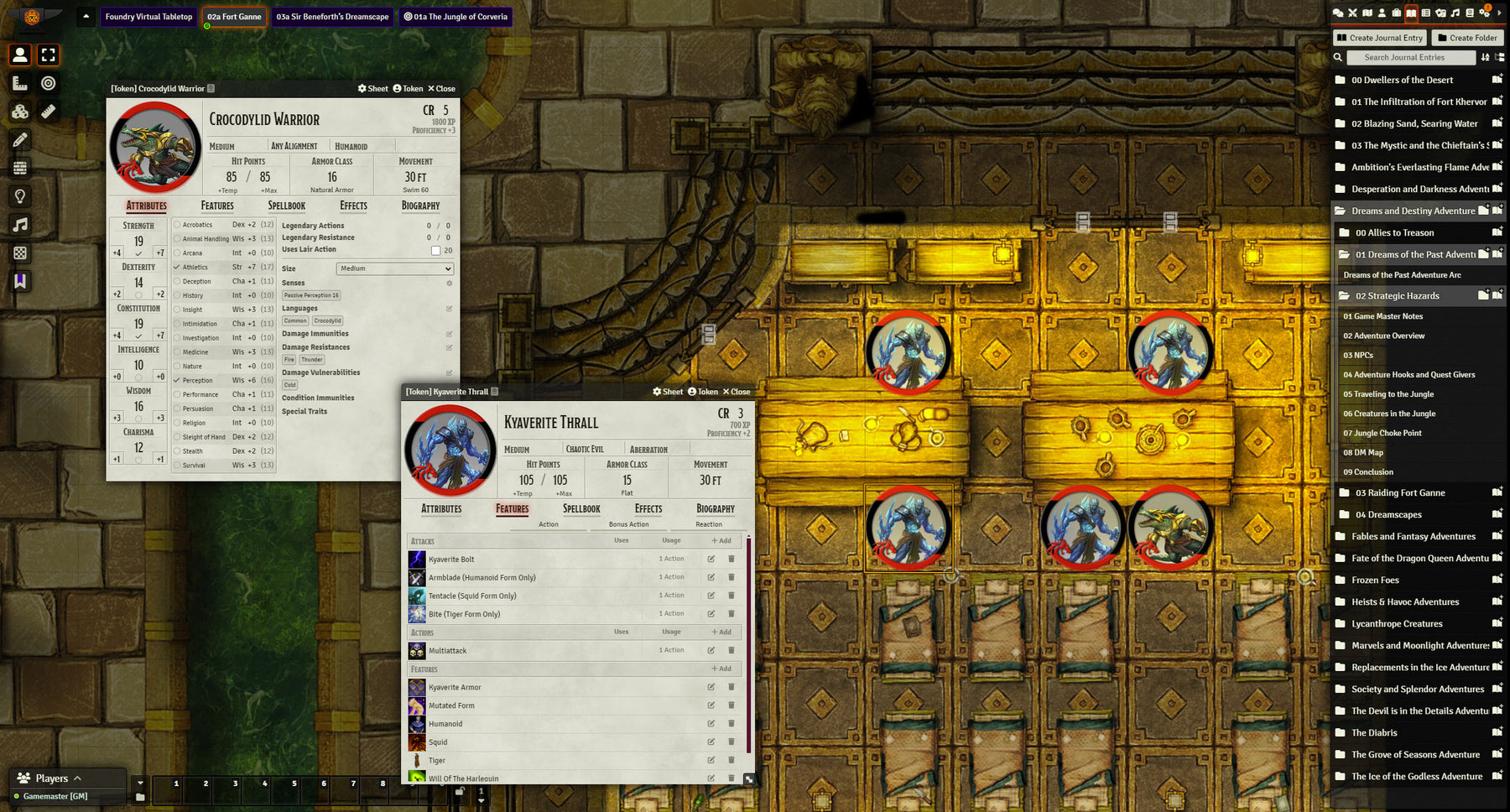Click the Create Folder button
1510x812 pixels.
pyautogui.click(x=1468, y=38)
